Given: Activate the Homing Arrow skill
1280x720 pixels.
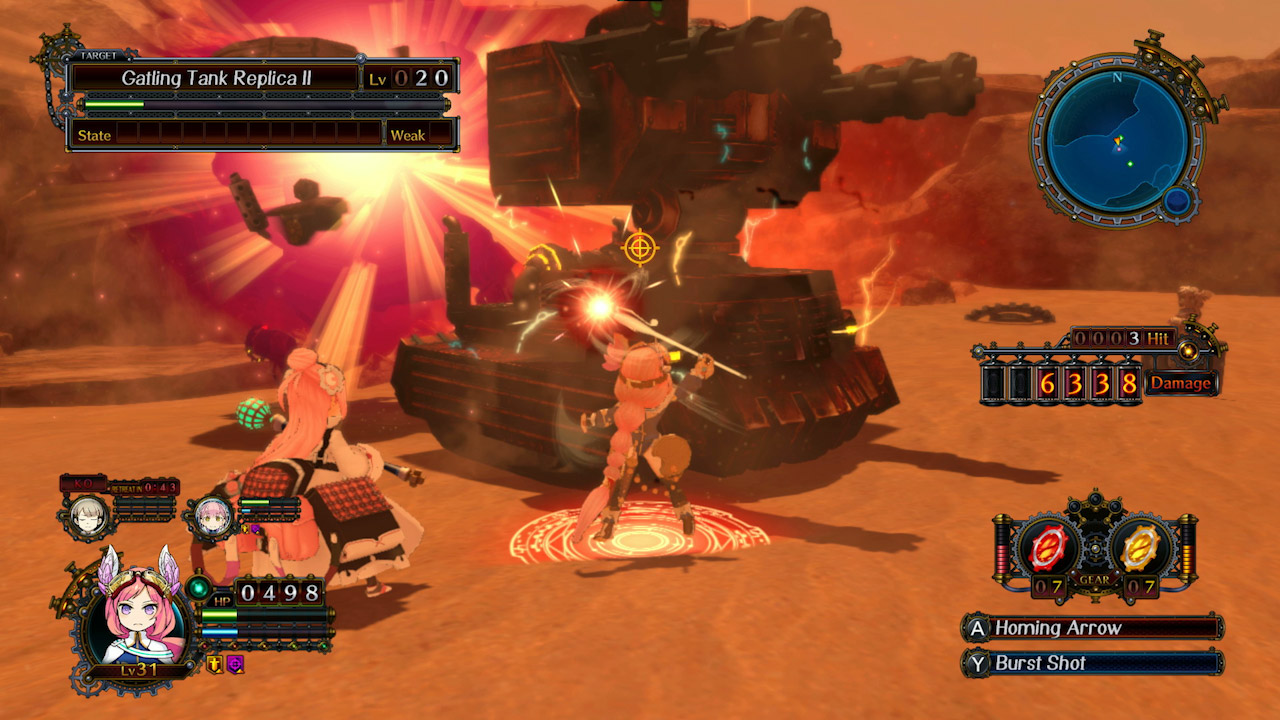Looking at the screenshot, I should pos(1090,628).
